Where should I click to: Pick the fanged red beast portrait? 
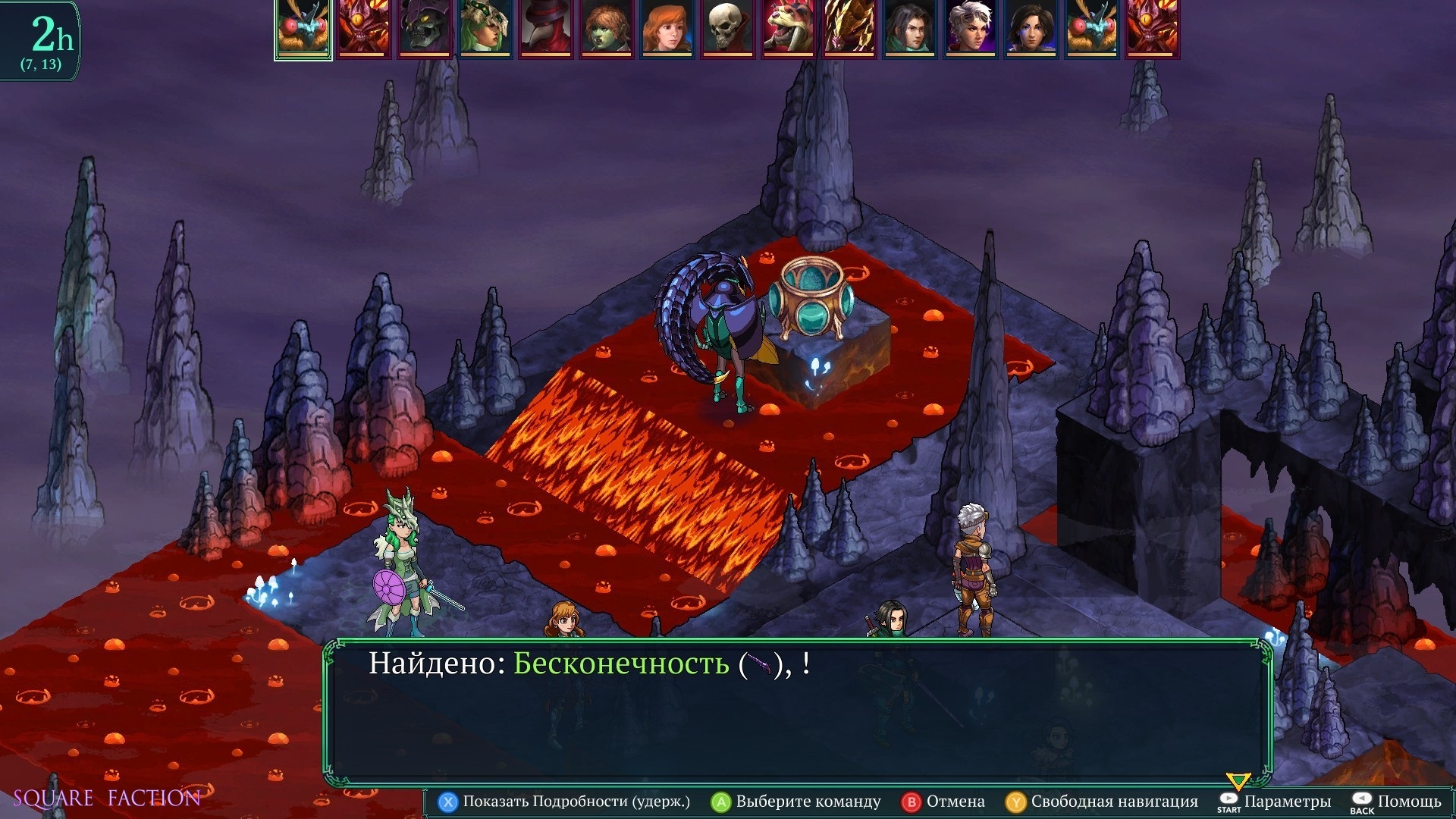(x=789, y=29)
